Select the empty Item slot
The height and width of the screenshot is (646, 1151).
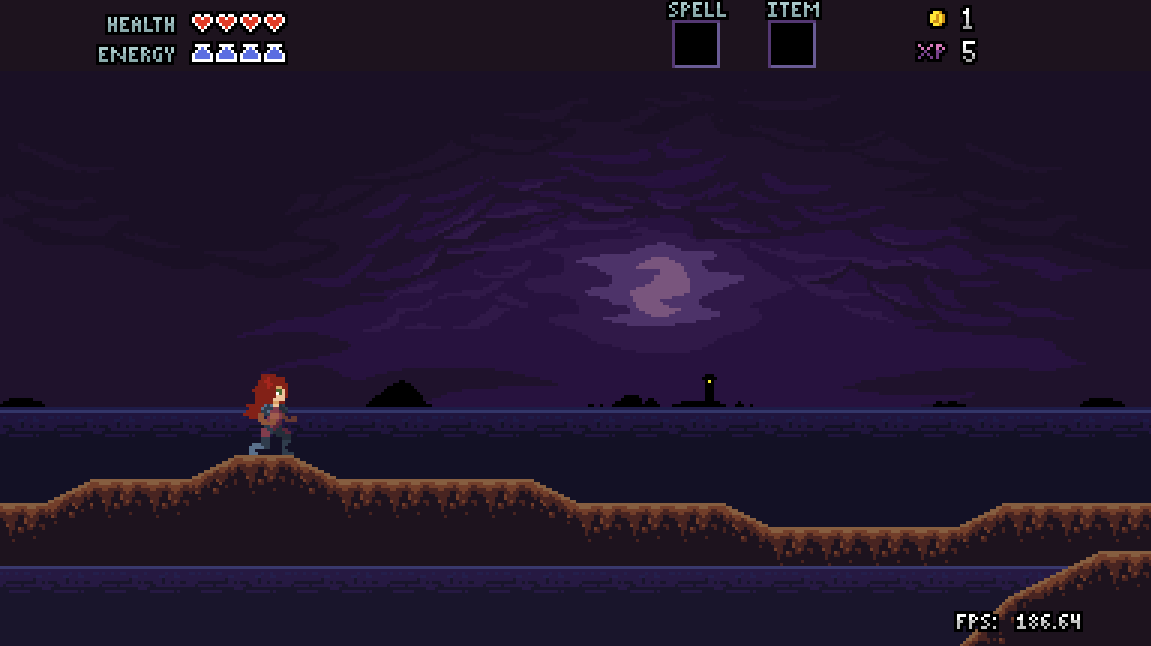791,44
